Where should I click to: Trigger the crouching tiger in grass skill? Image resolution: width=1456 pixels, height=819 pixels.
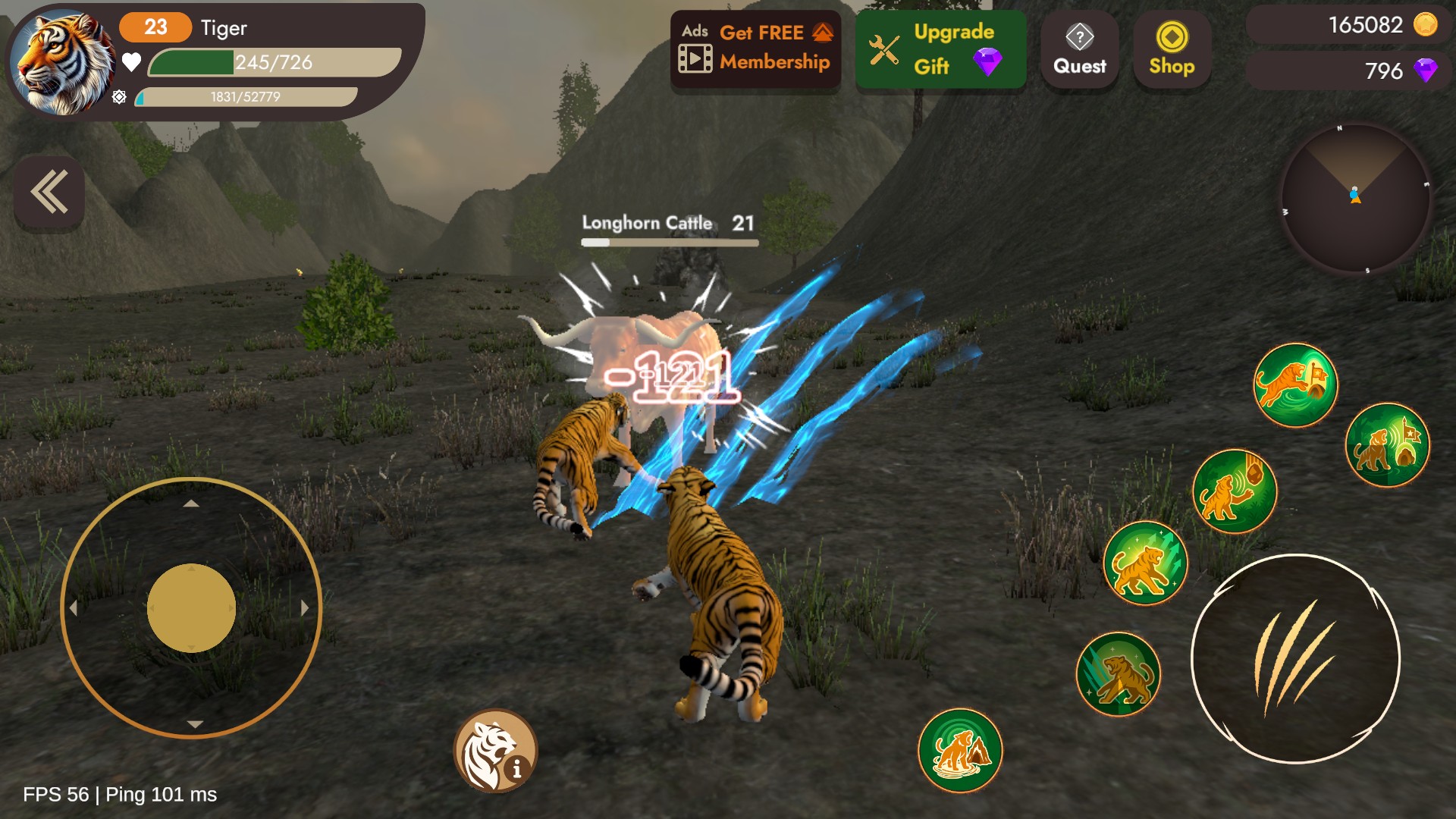1119,673
